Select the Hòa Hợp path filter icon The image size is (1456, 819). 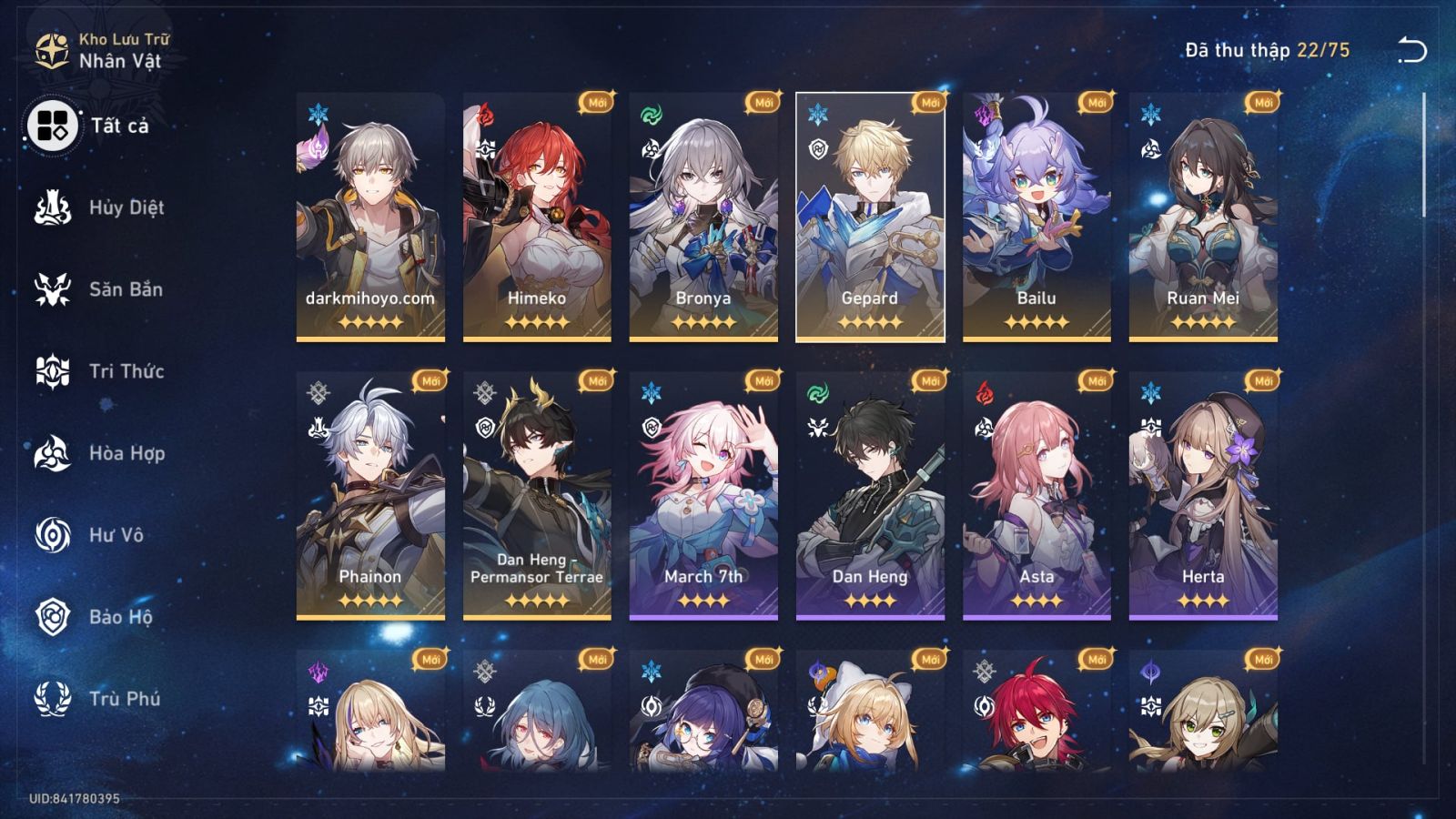52,454
